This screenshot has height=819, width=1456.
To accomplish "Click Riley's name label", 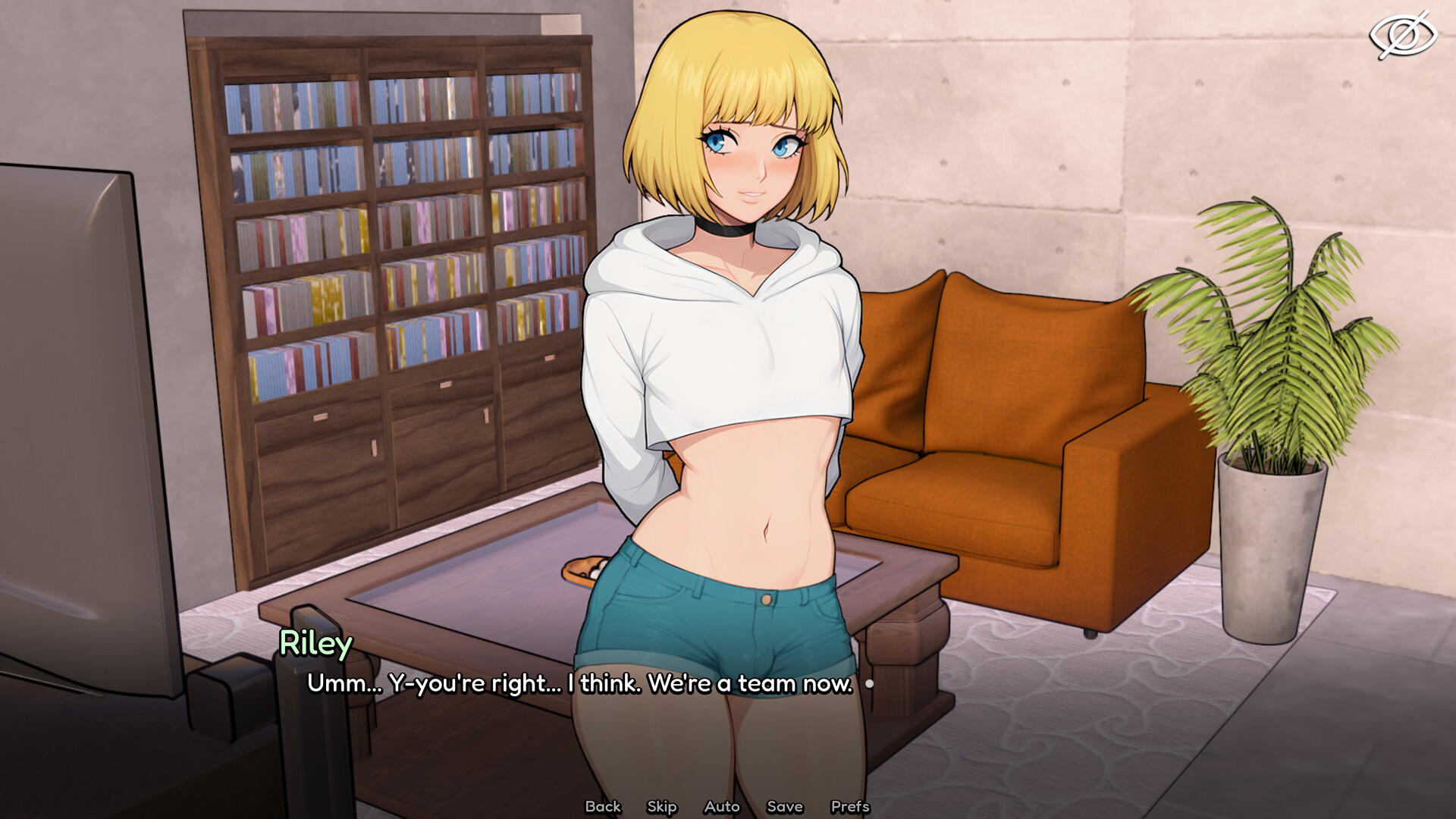I will [x=315, y=644].
